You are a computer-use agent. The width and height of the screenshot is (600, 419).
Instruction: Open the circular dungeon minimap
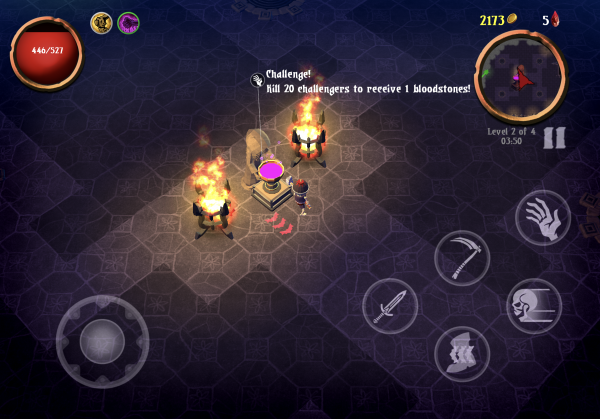(x=521, y=75)
